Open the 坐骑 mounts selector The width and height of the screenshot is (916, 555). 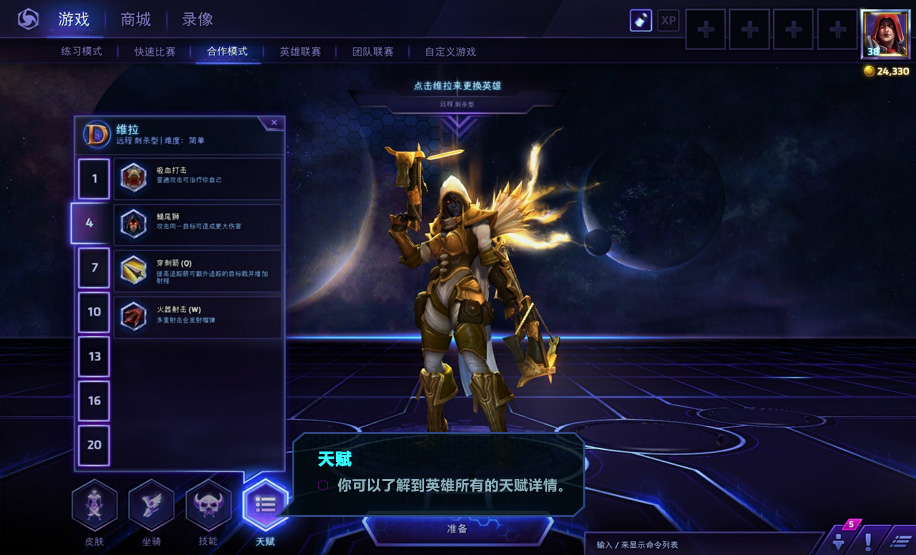pos(151,508)
